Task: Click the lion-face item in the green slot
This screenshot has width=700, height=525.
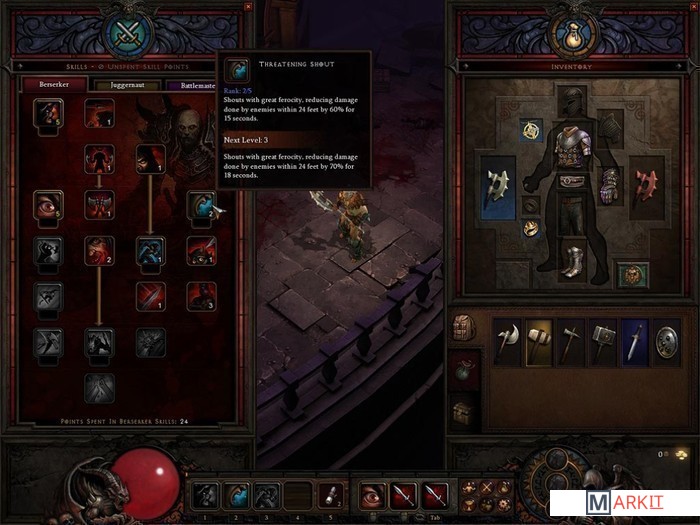Action: pos(630,274)
